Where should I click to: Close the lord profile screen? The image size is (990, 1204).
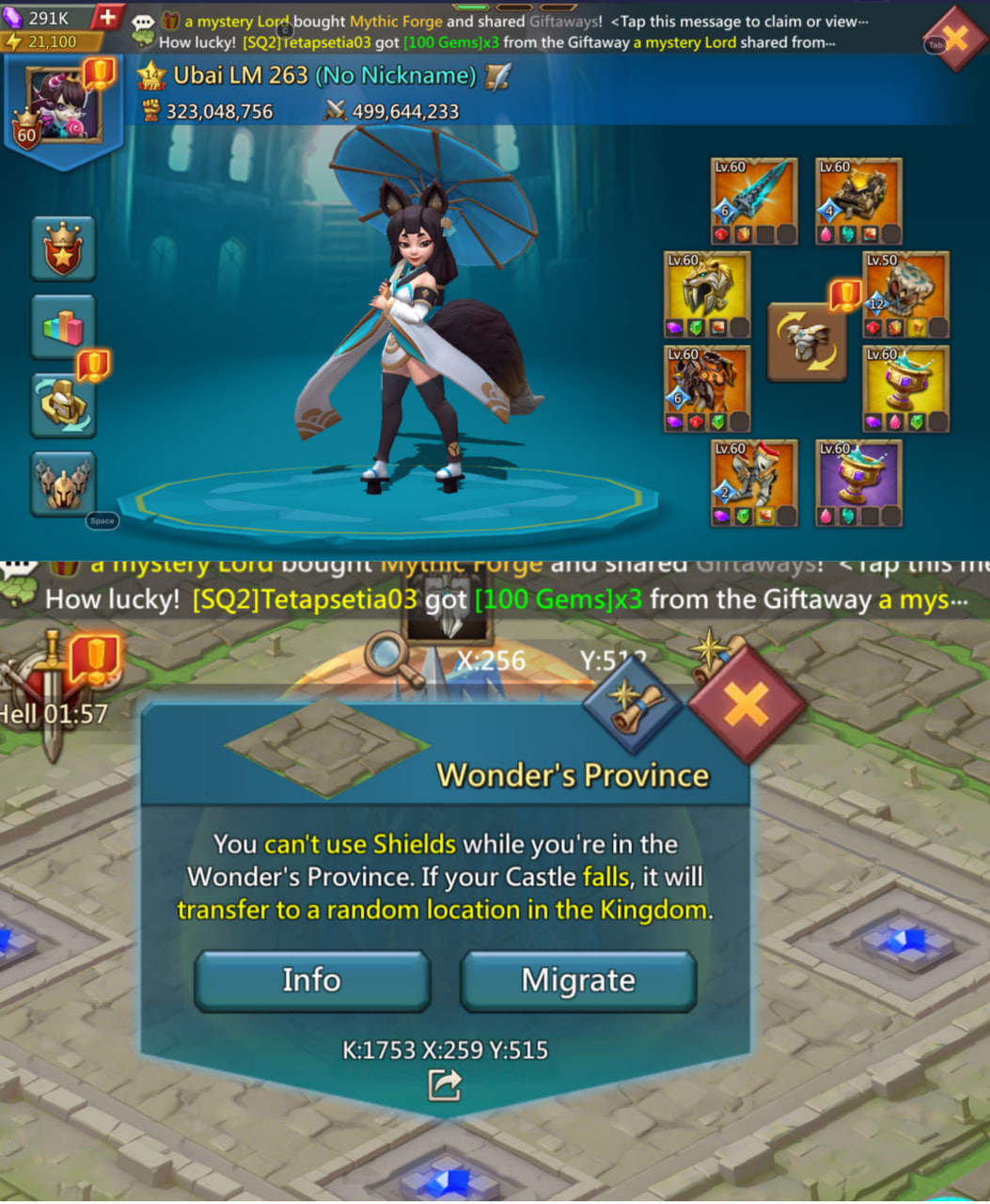pos(954,40)
